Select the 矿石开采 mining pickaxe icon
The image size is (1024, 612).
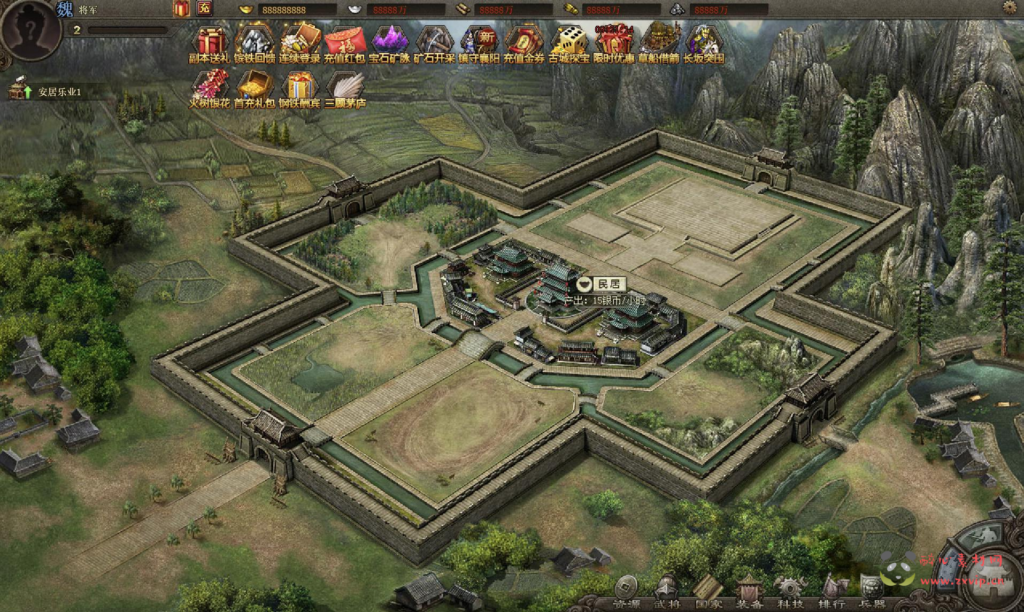point(435,43)
